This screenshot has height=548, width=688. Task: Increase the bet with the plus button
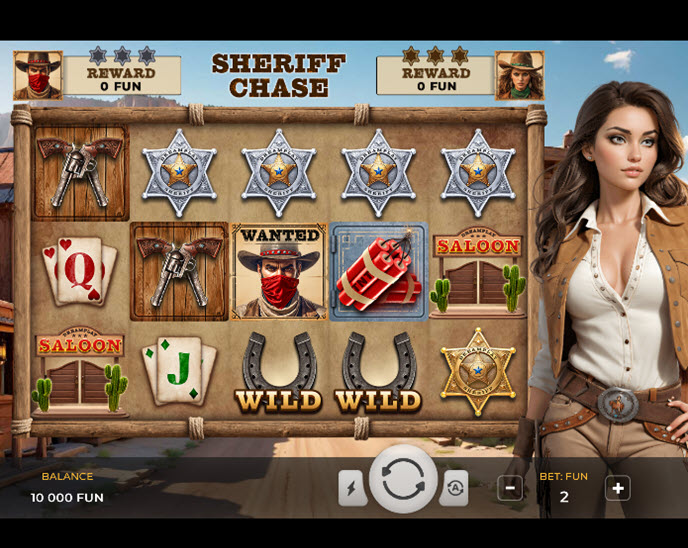point(617,488)
